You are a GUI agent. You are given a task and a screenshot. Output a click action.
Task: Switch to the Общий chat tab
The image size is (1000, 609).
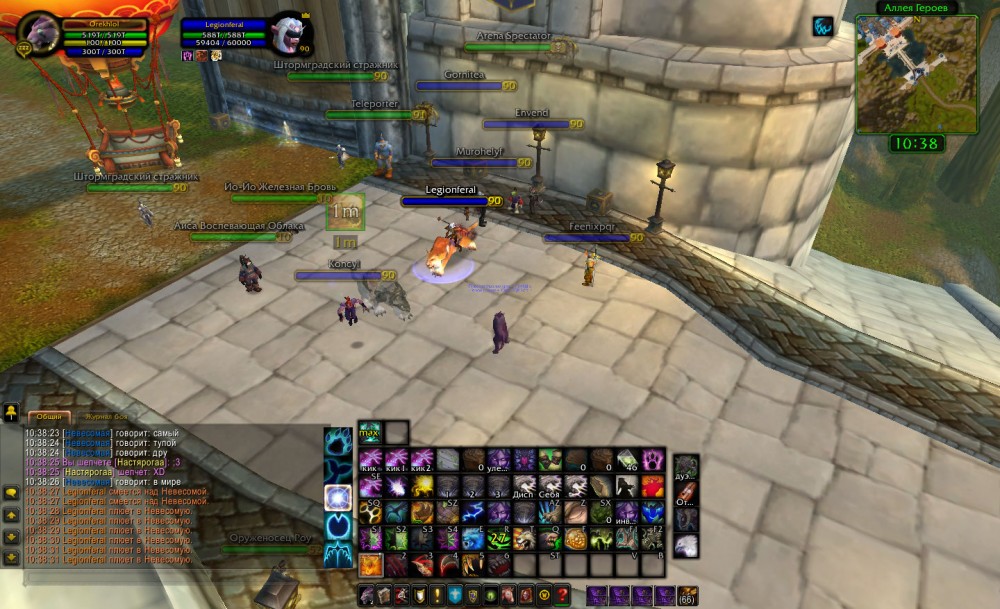coord(46,417)
